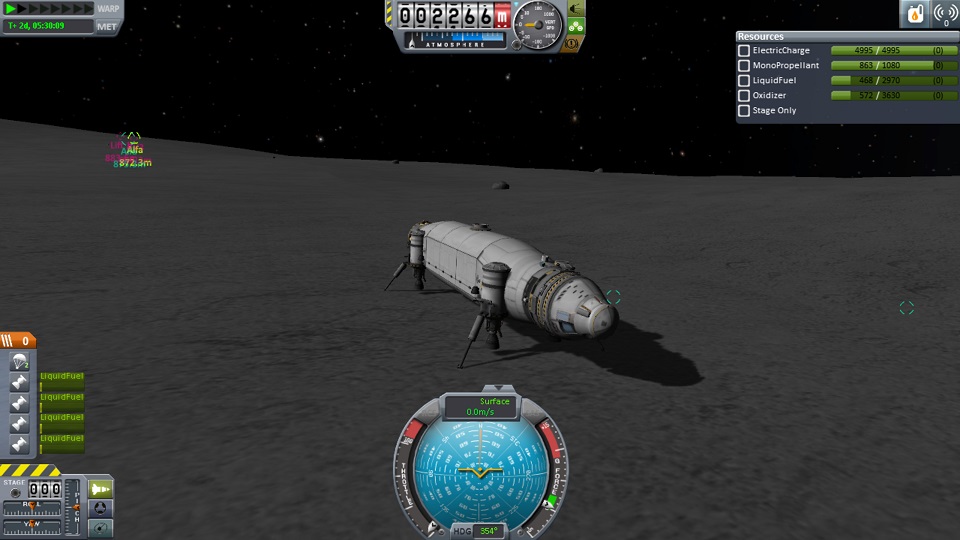The width and height of the screenshot is (960, 540).
Task: Switch the MET time display mode
Action: point(107,26)
